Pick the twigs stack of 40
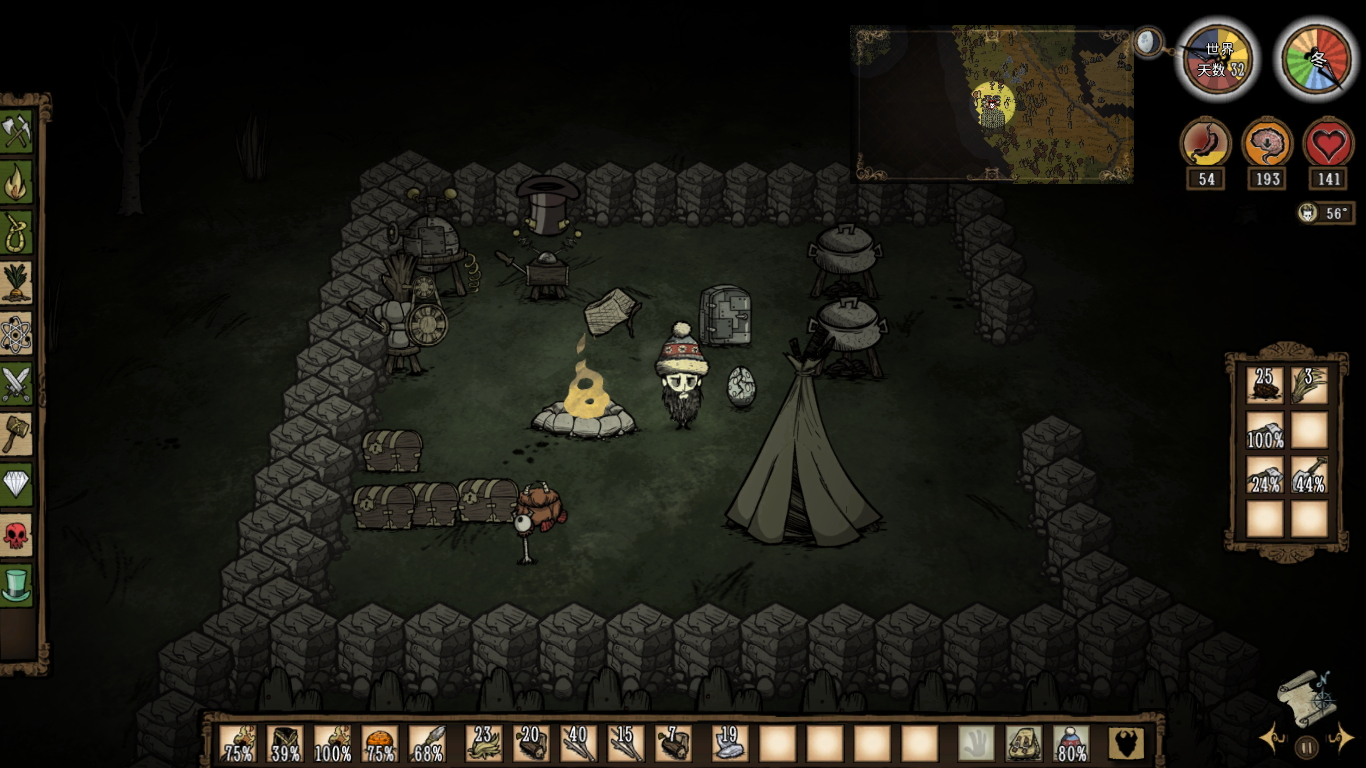 point(578,744)
